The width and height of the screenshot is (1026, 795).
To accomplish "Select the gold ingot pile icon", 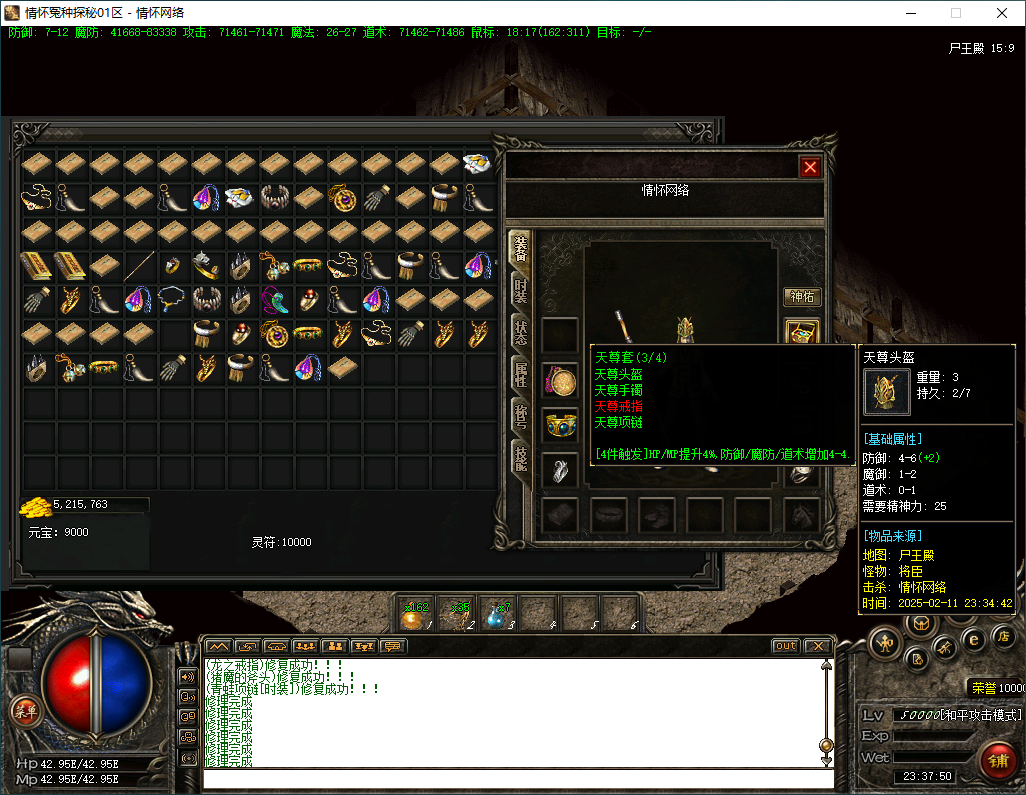I will [x=35, y=507].
